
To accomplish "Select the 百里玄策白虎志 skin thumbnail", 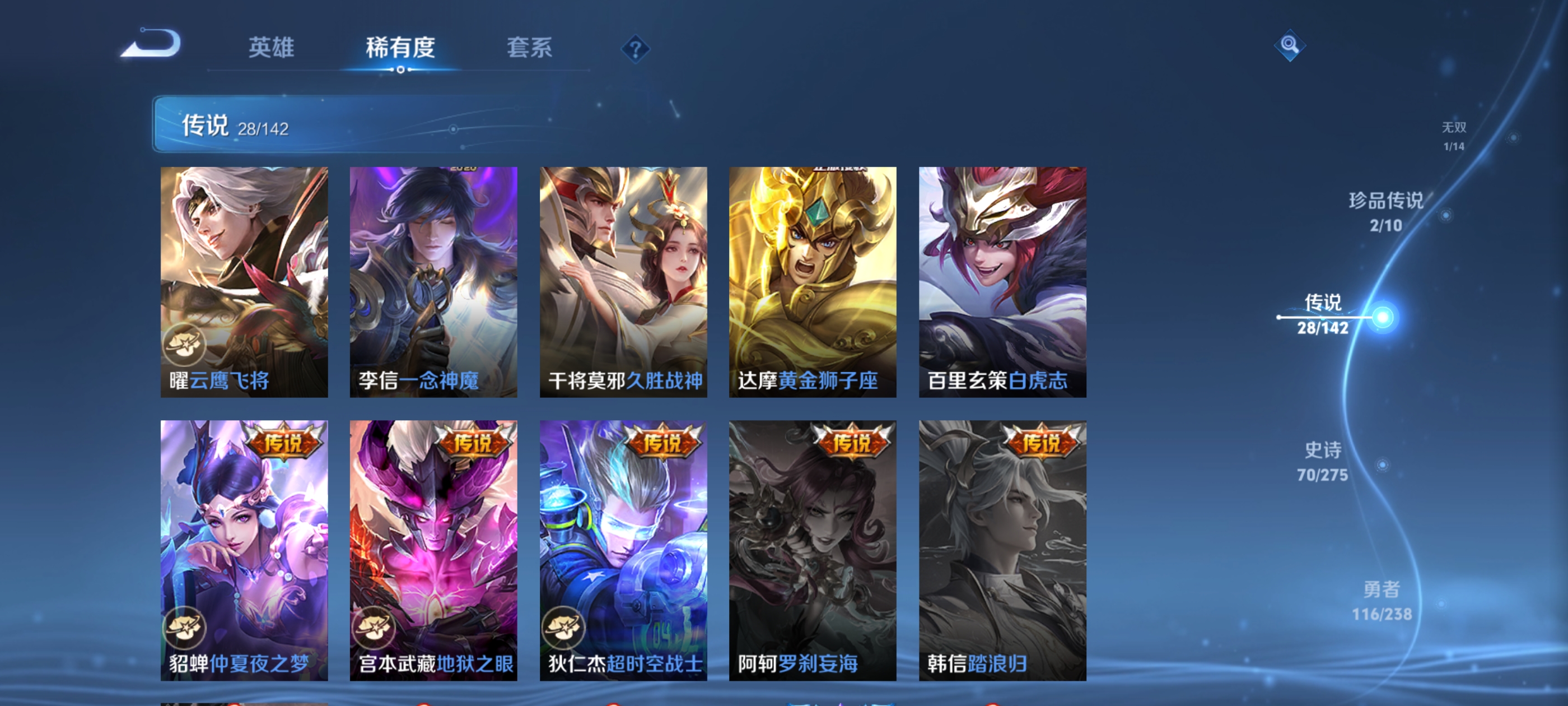I will pos(1002,280).
